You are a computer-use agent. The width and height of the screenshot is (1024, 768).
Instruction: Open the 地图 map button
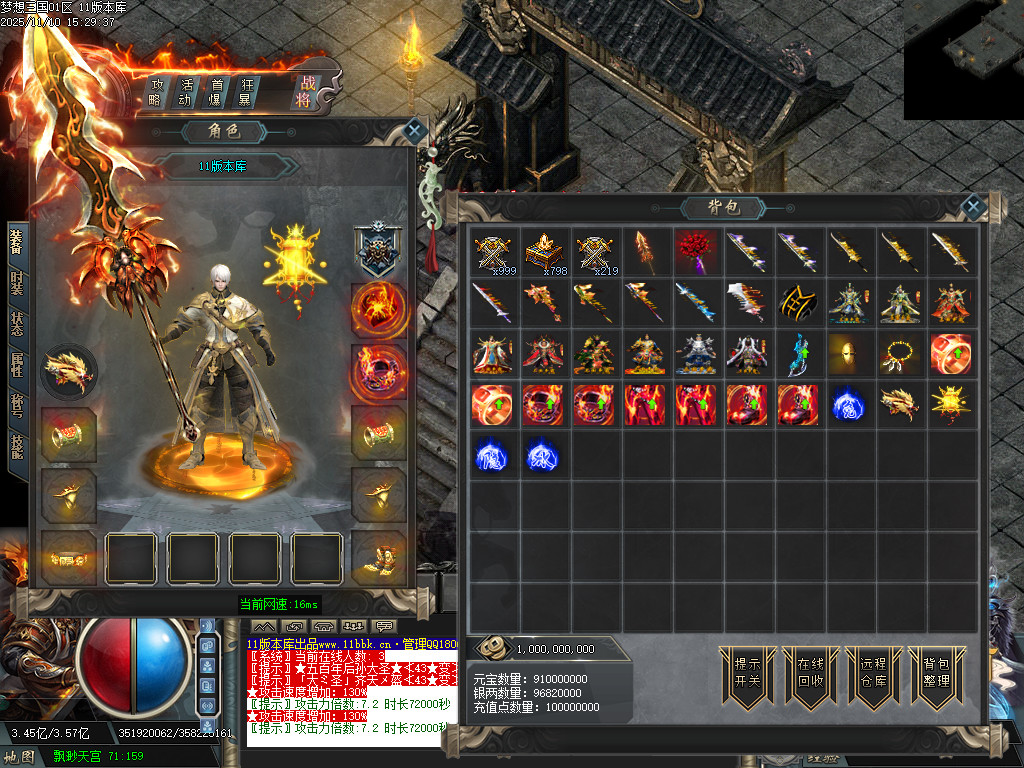[x=19, y=757]
